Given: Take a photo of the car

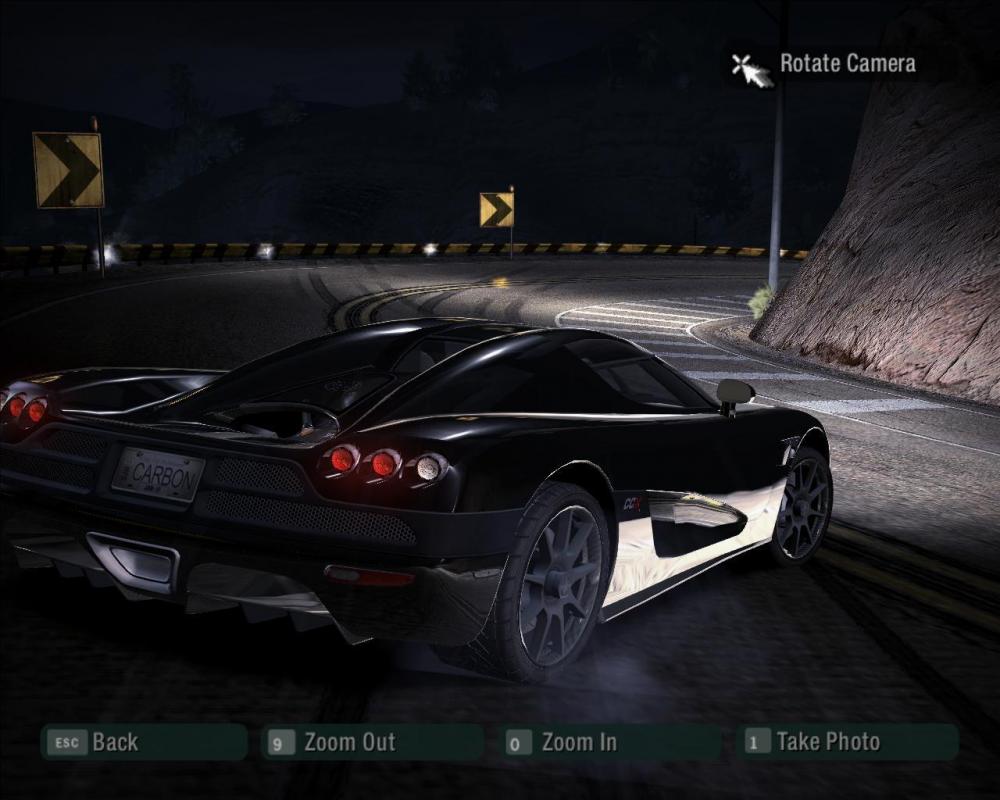Looking at the screenshot, I should [848, 742].
